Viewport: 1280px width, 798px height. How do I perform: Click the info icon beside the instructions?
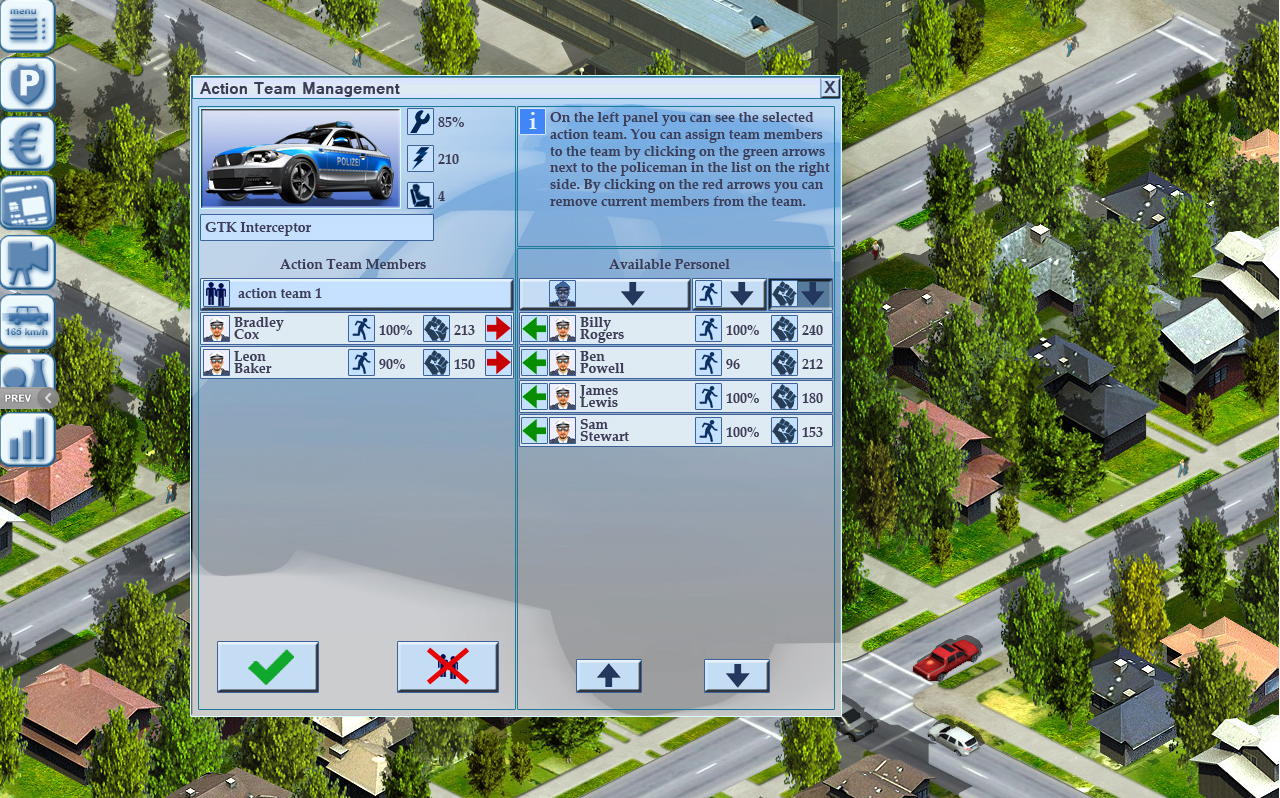530,123
